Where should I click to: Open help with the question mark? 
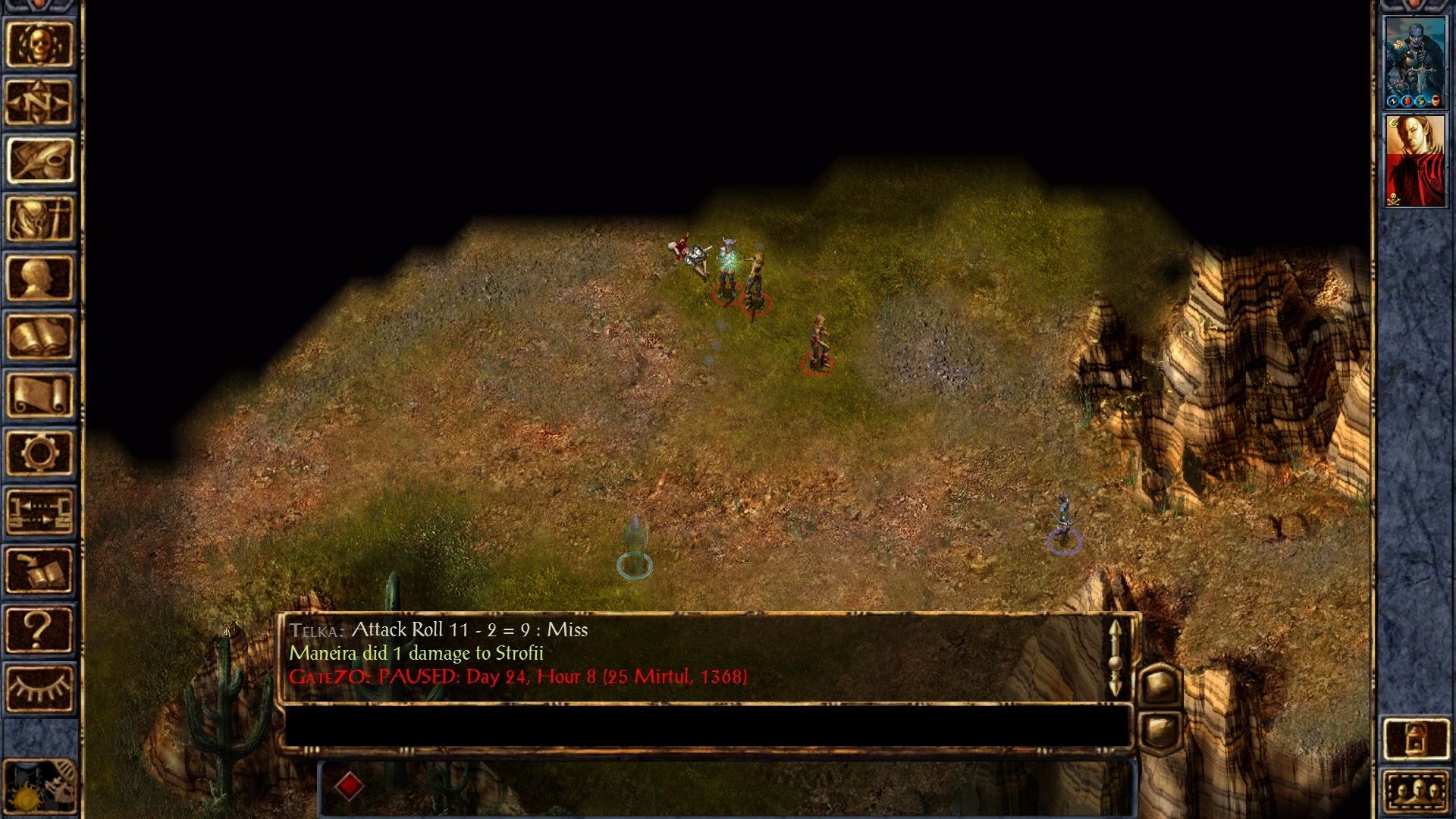point(39,629)
